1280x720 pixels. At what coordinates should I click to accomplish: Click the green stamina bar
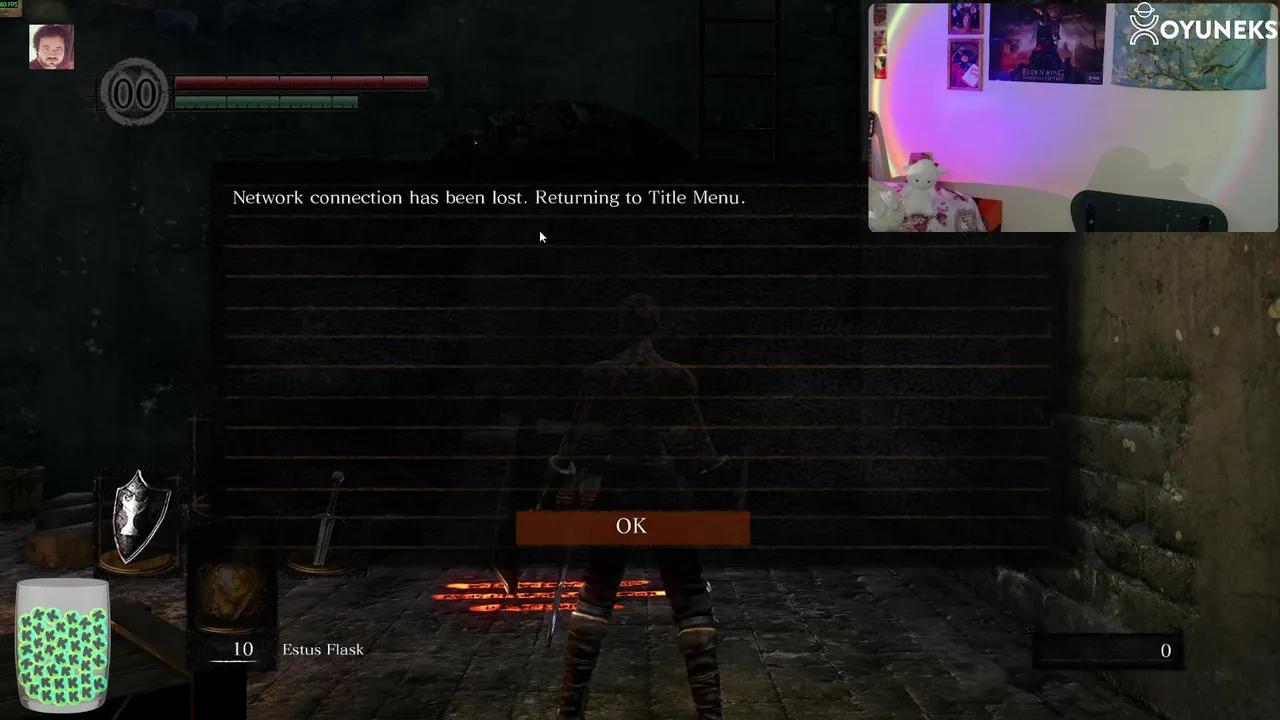[265, 101]
